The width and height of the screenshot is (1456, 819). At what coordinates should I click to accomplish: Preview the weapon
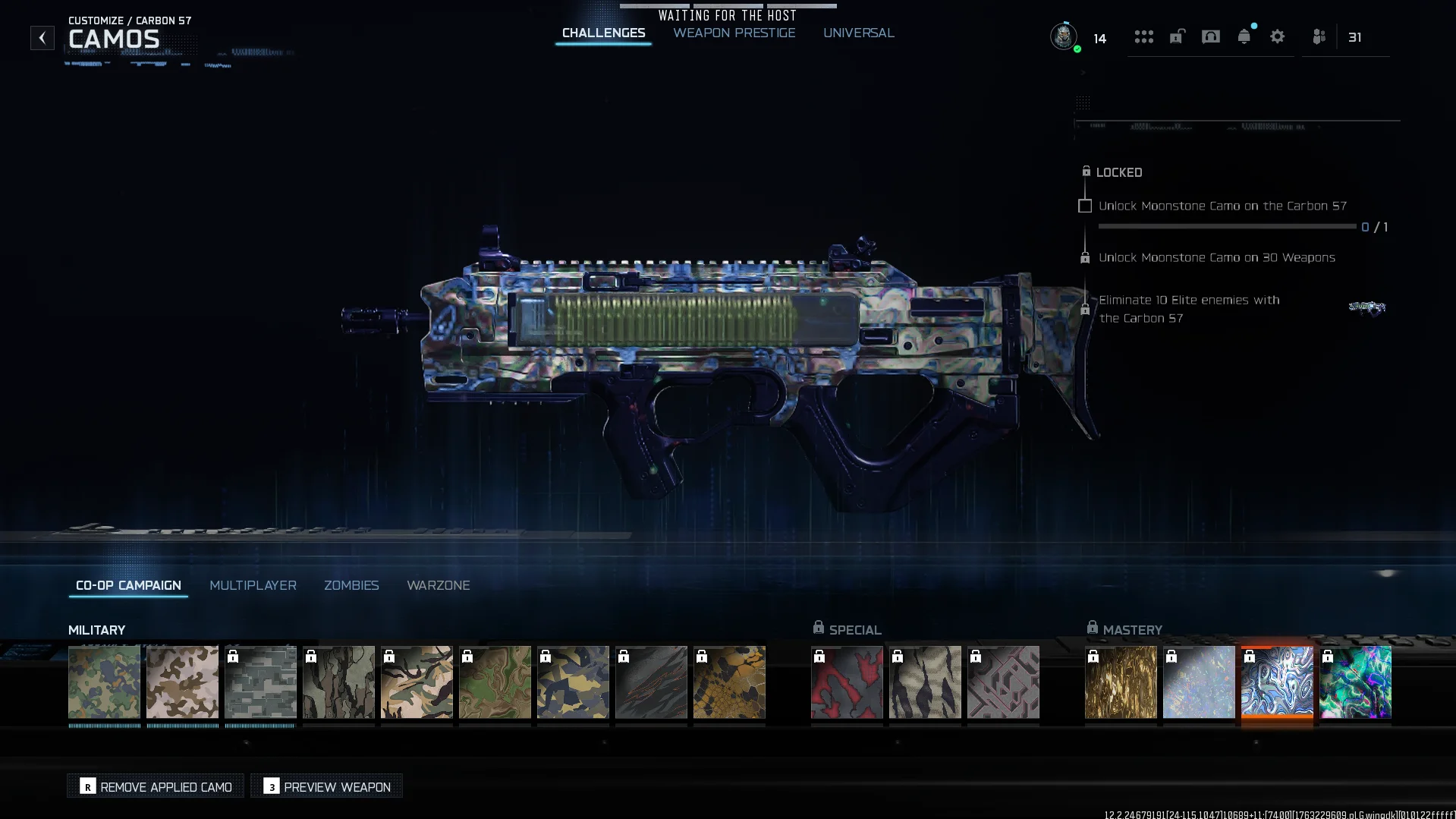(327, 786)
